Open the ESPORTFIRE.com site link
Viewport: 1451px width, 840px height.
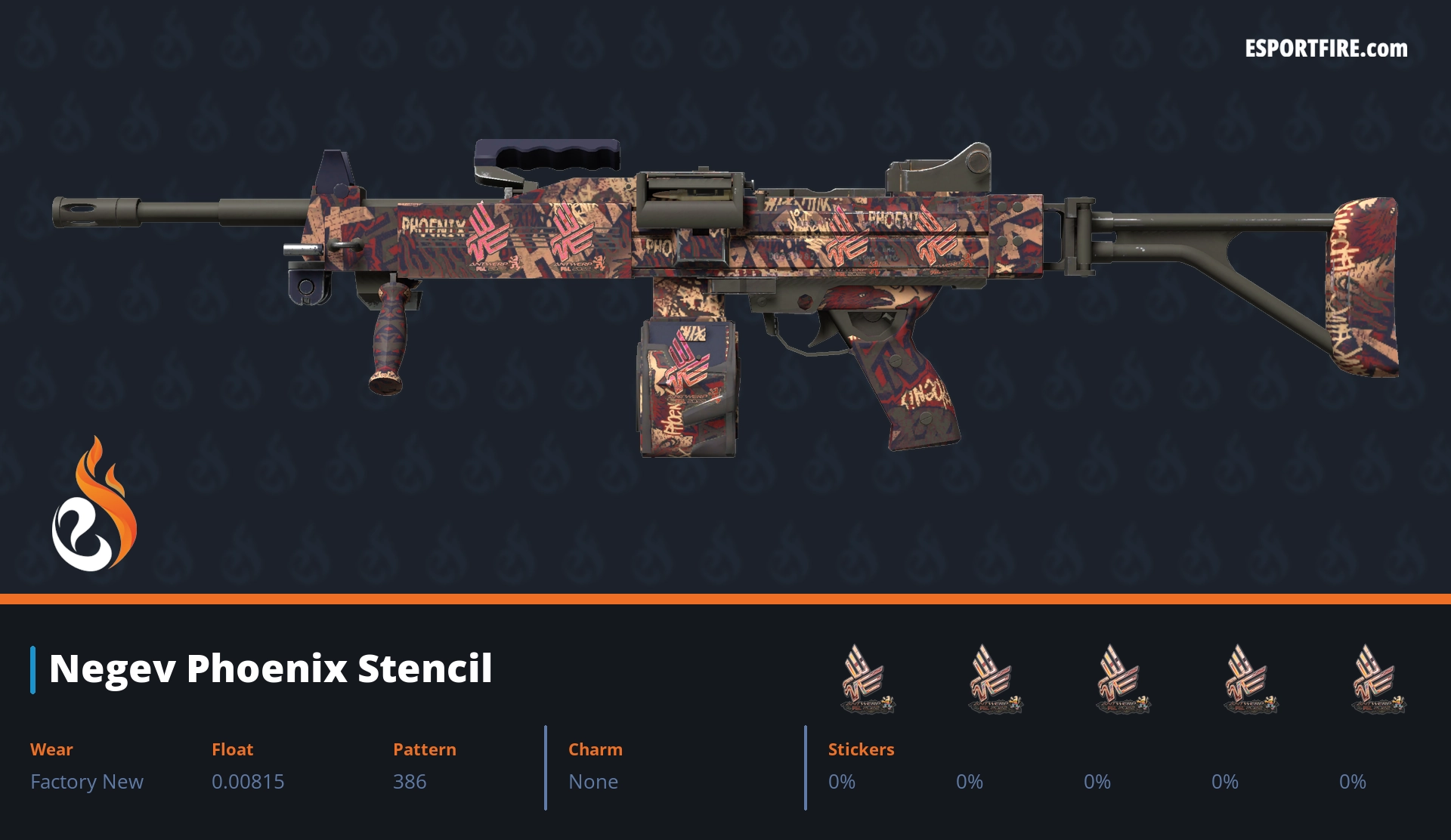[x=1326, y=49]
